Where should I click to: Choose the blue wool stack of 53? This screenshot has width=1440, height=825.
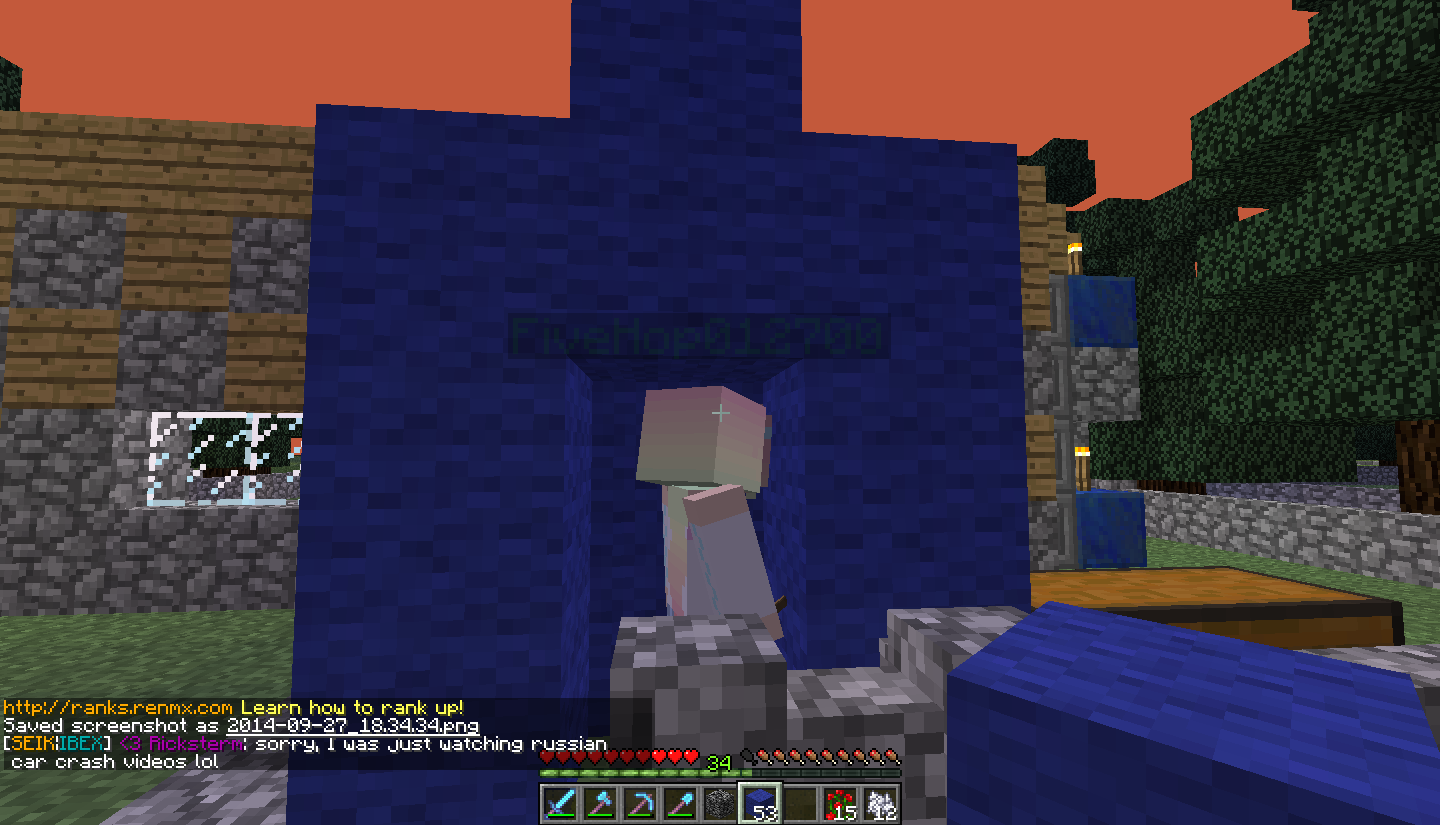760,803
